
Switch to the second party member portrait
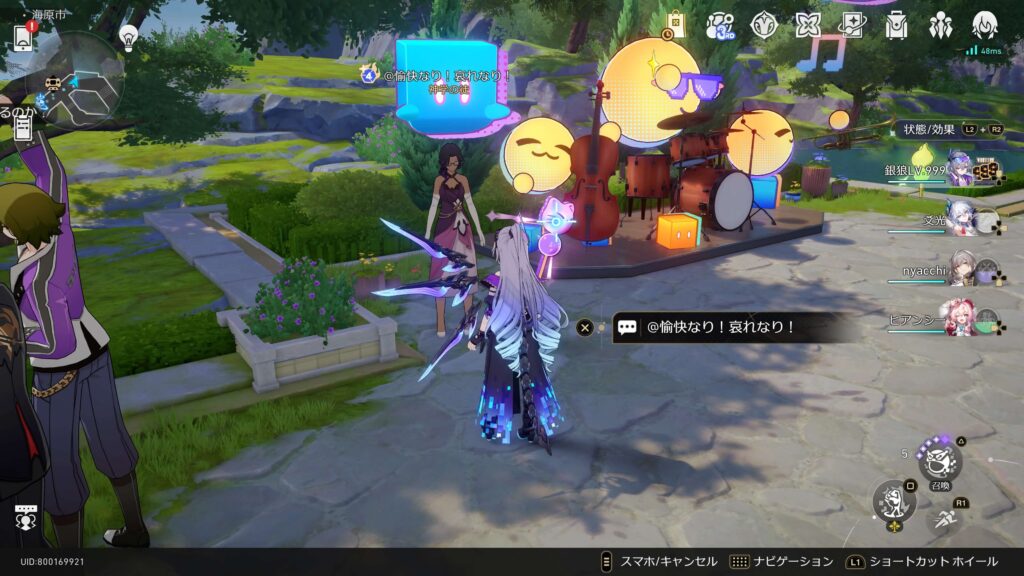pyautogui.click(x=960, y=218)
